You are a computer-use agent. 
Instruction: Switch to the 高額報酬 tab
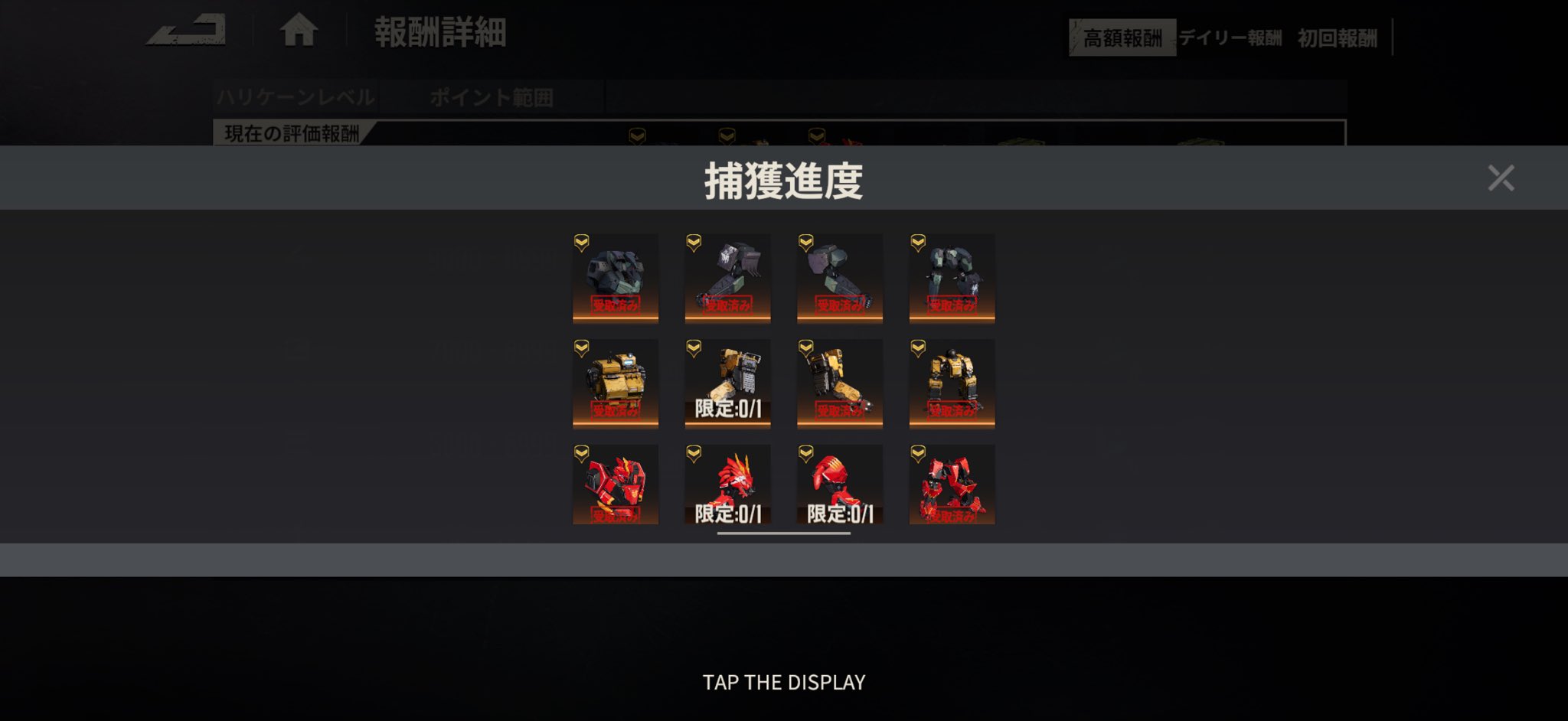tap(1122, 38)
